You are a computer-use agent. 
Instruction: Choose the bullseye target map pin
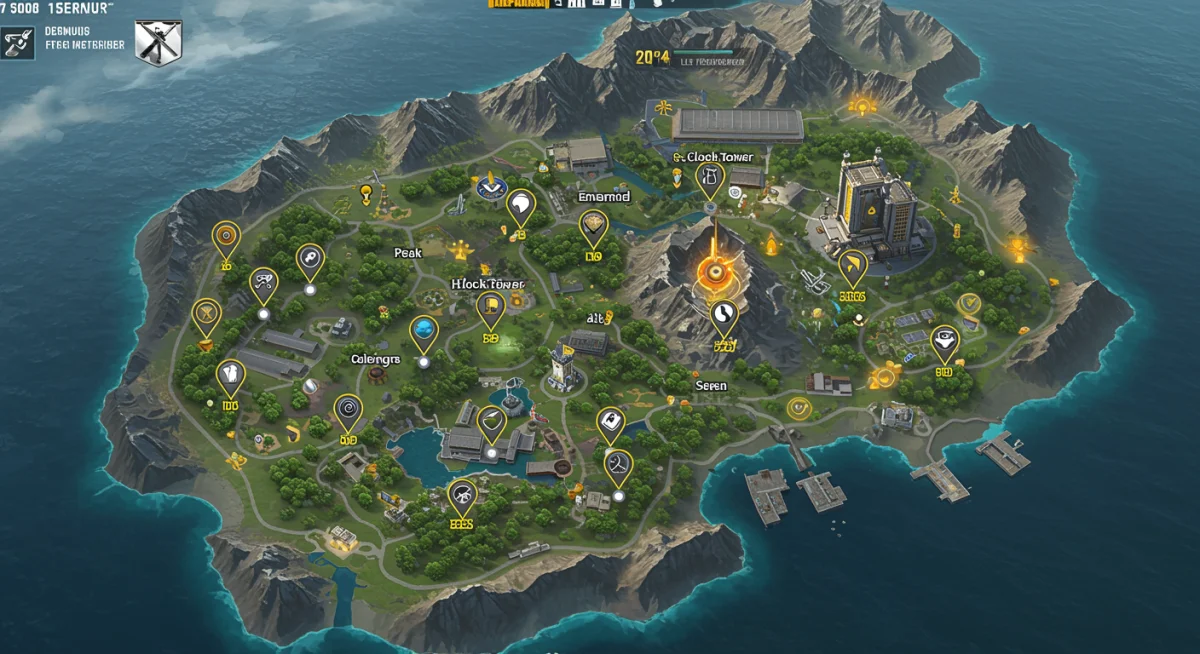click(x=227, y=237)
